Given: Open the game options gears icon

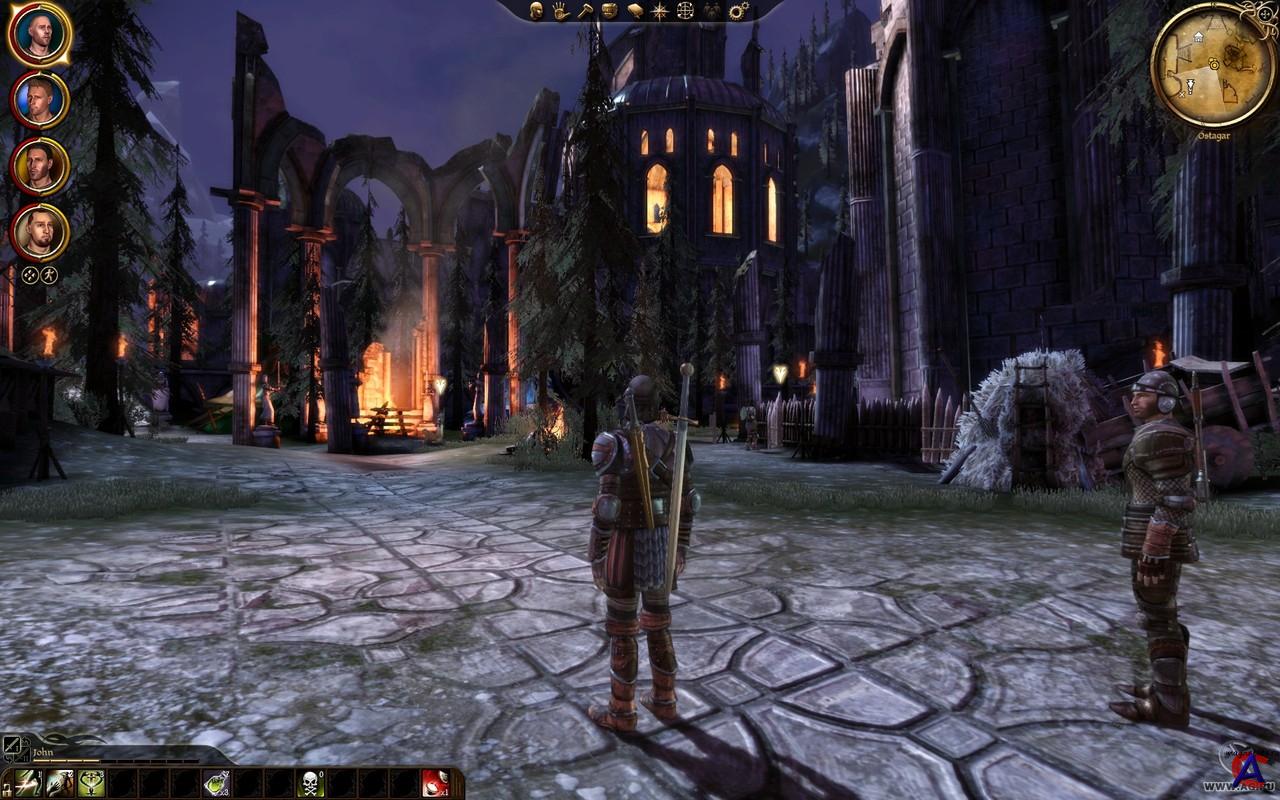Looking at the screenshot, I should tap(738, 11).
